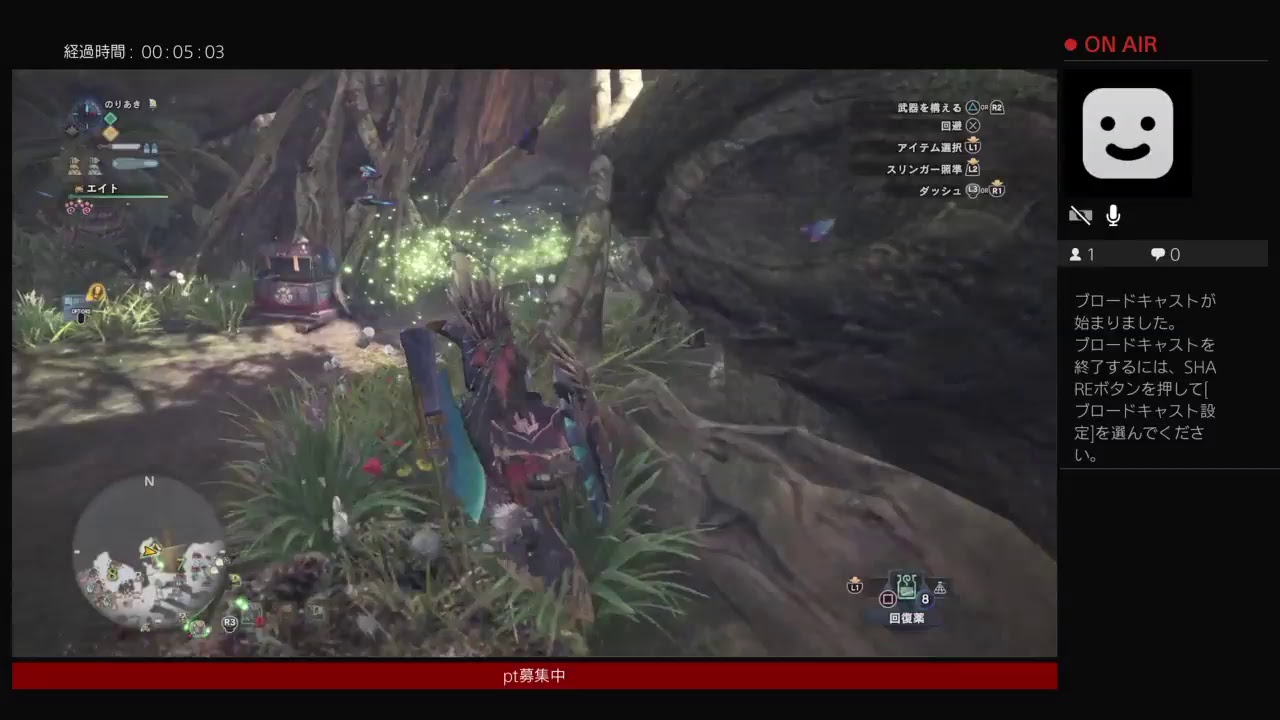Enable the crossed-out camera in the broadcast panel
This screenshot has width=1280, height=720.
pos(1080,215)
